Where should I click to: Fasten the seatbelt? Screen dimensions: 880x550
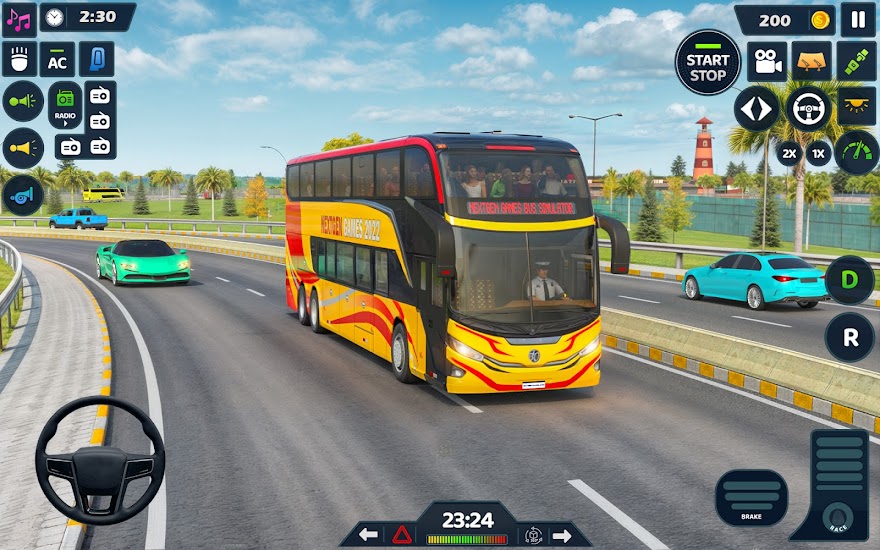pos(856,62)
